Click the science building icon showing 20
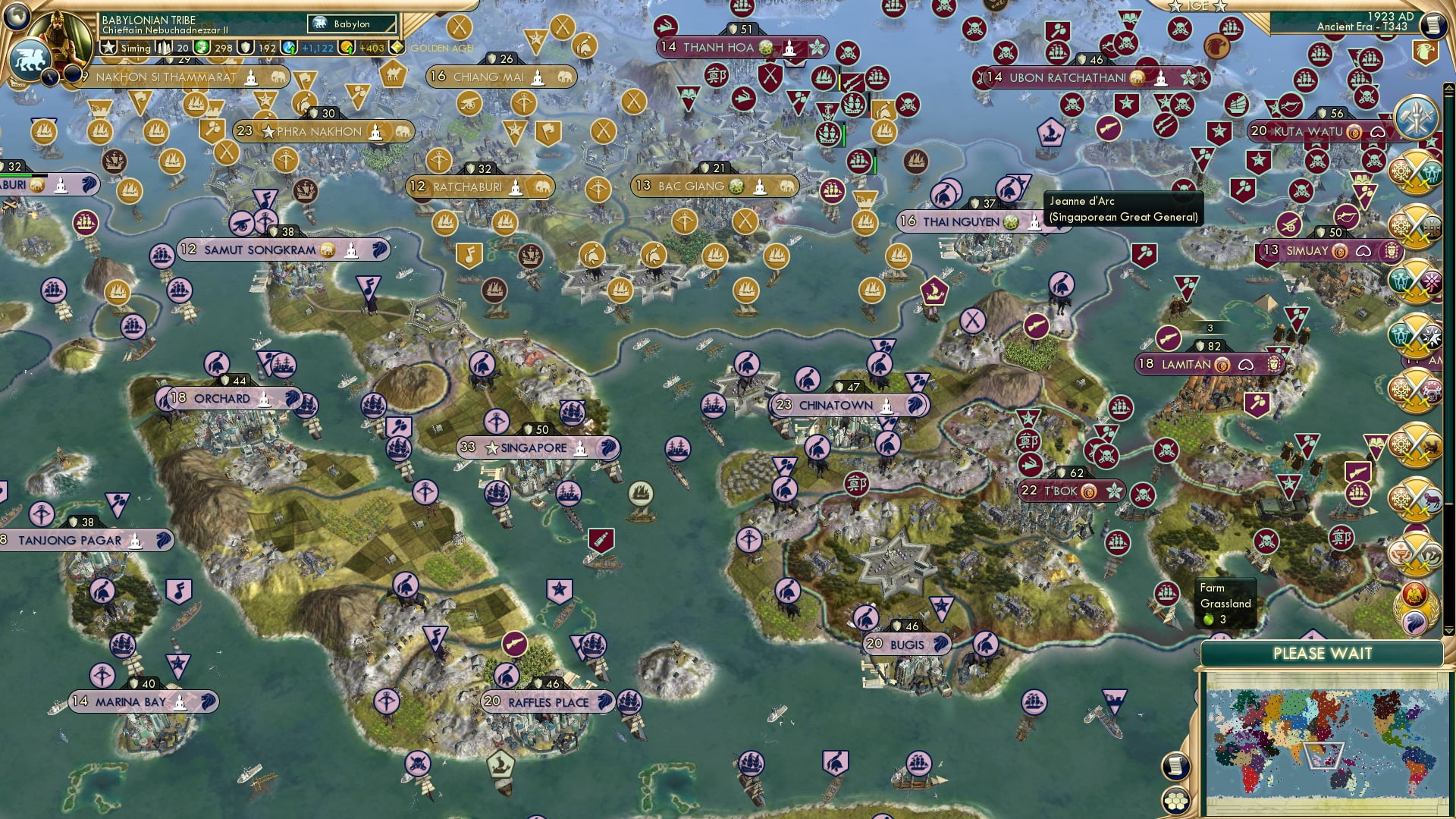 [163, 47]
